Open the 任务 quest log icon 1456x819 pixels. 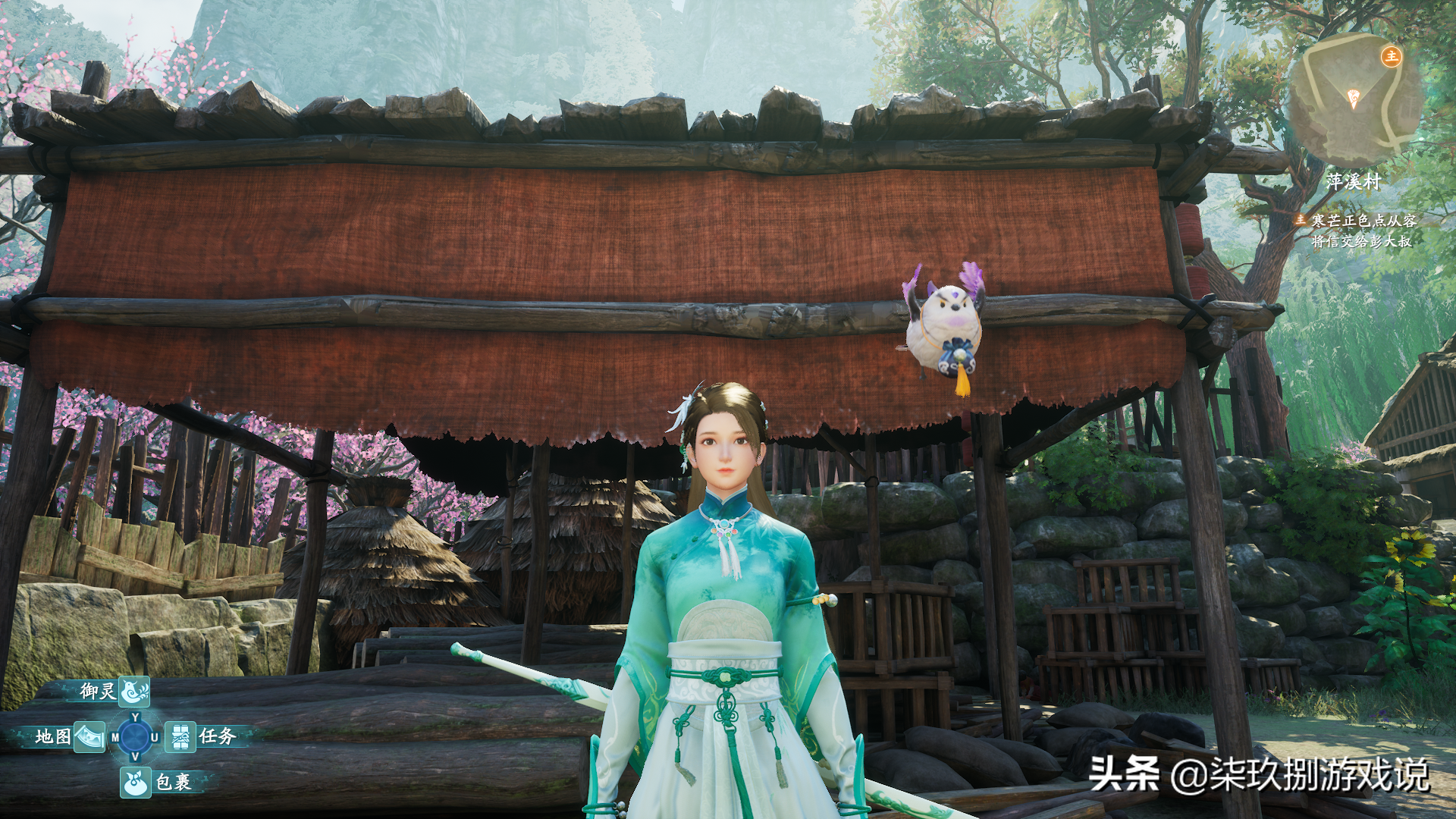pyautogui.click(x=180, y=737)
